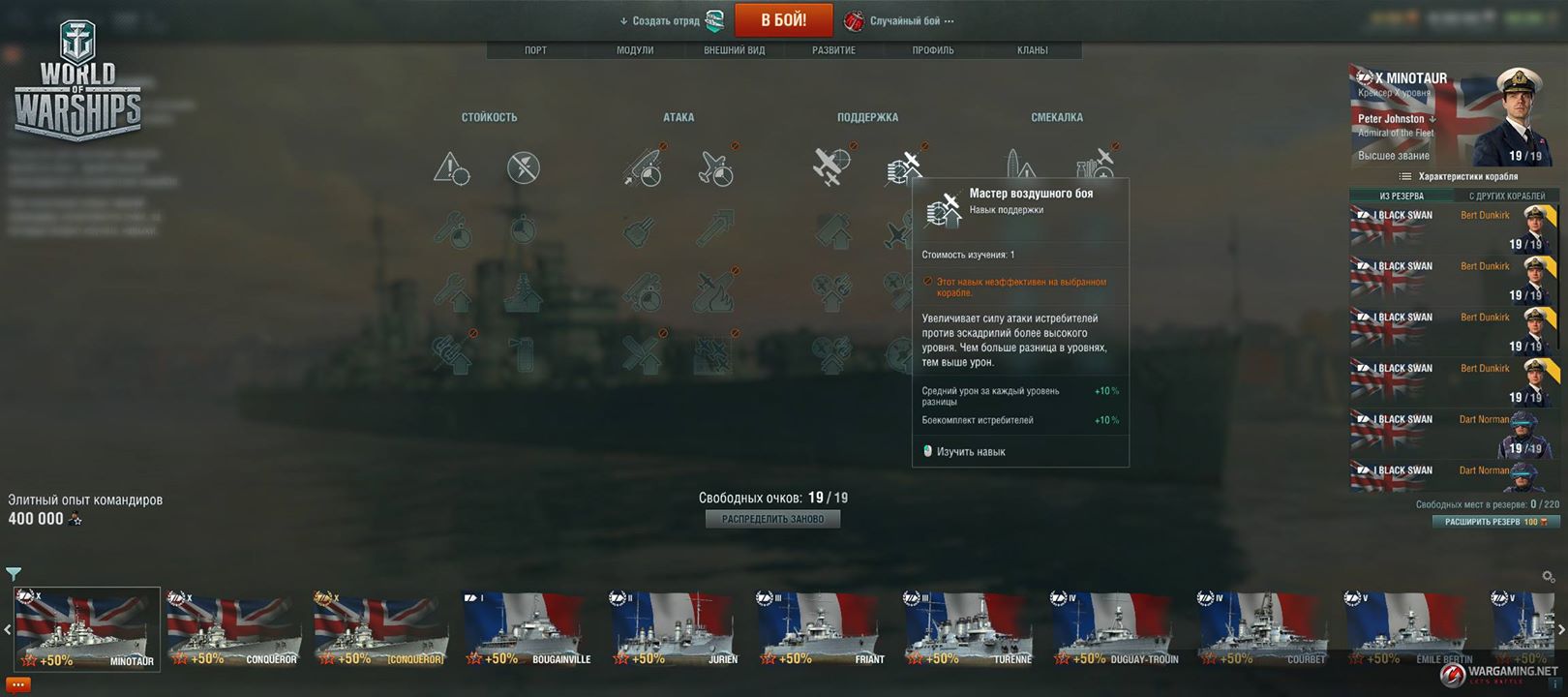
Task: Select the Bougainville ship thumbnail
Action: coord(528,629)
